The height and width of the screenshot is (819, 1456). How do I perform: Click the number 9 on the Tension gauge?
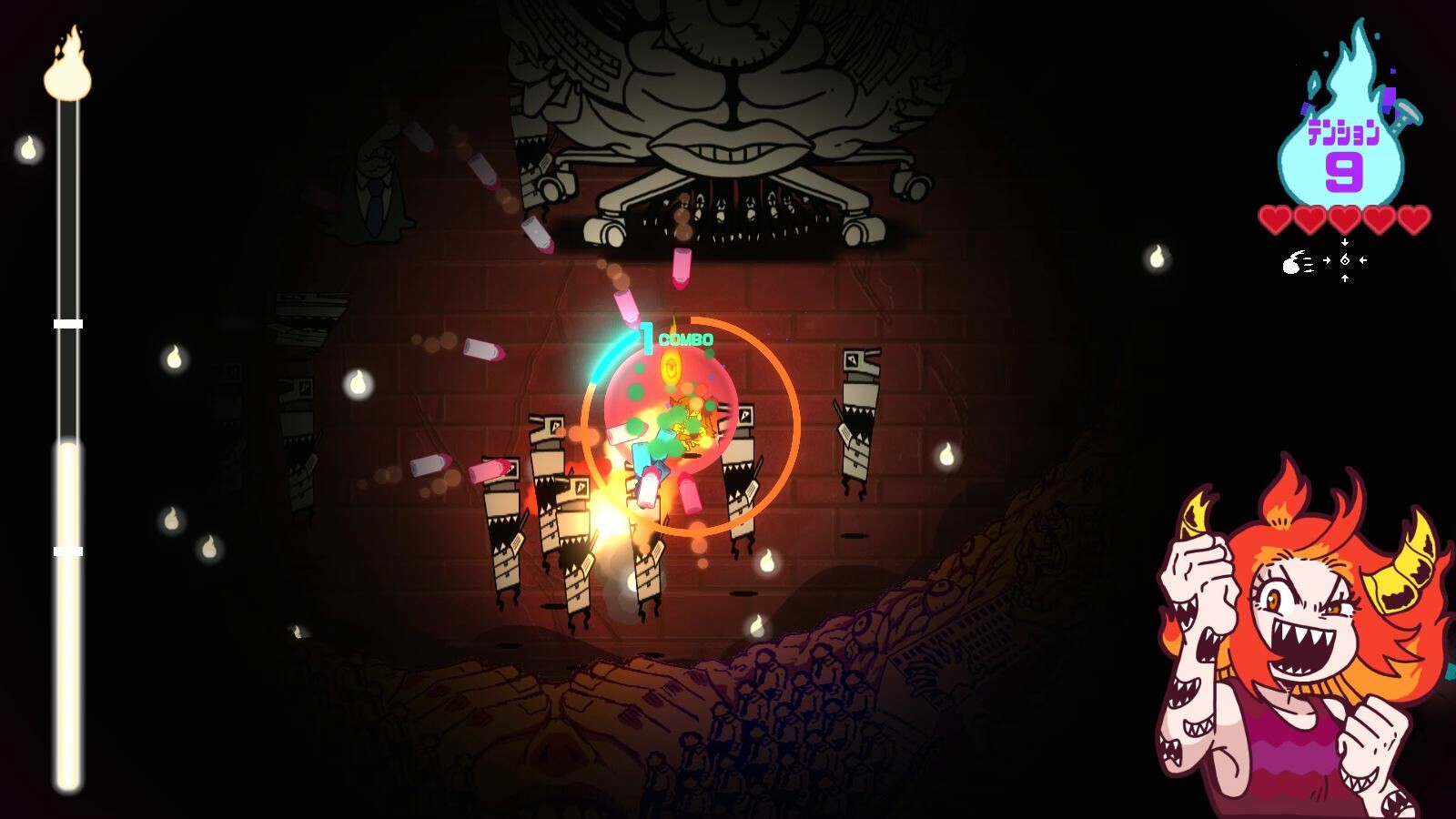click(1345, 168)
